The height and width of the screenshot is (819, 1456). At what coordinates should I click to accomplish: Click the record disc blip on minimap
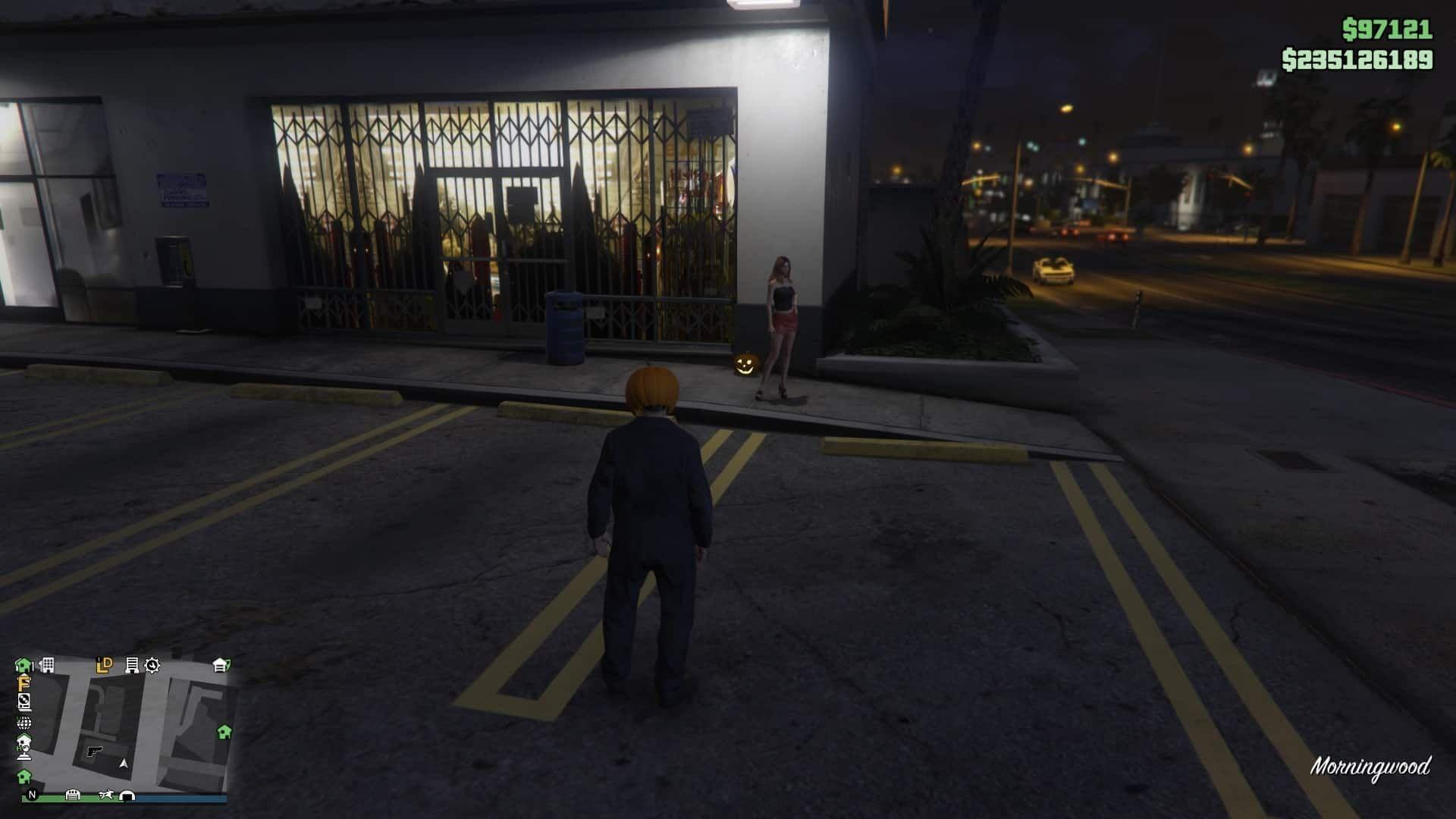(24, 701)
